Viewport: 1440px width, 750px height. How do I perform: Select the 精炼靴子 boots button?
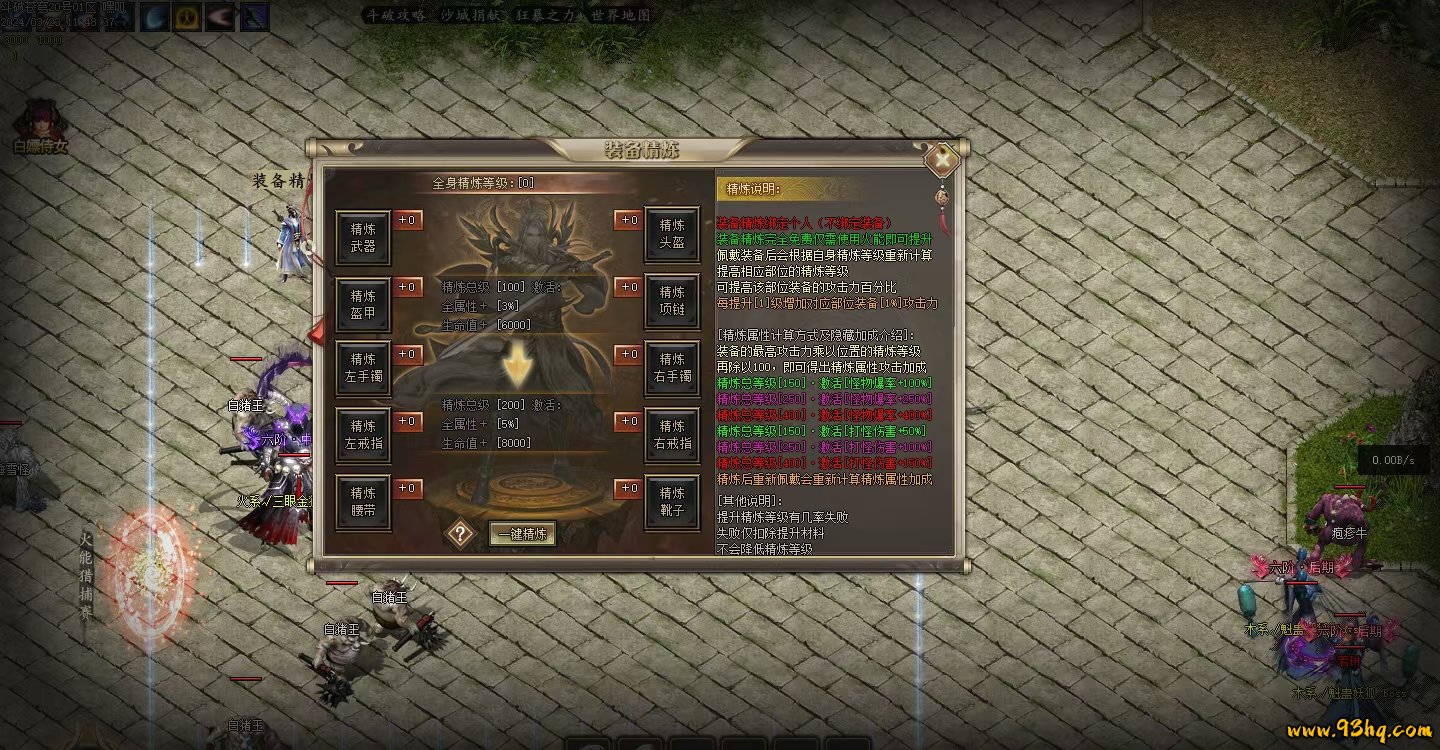pyautogui.click(x=672, y=502)
